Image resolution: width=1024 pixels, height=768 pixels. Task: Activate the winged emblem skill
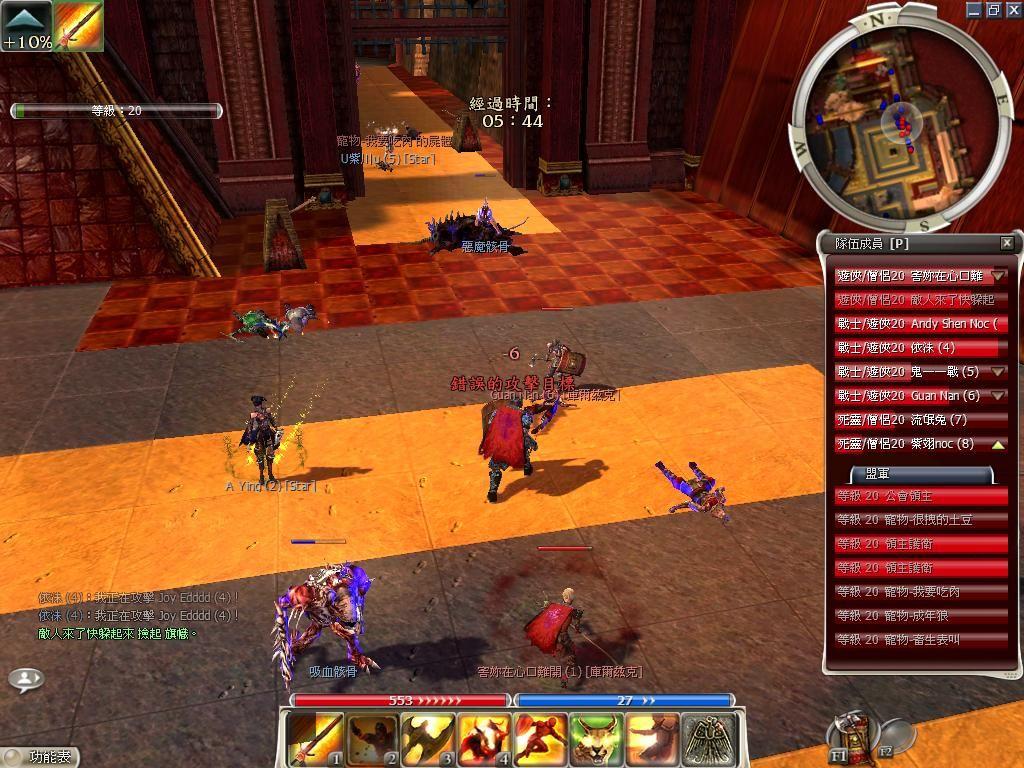709,738
